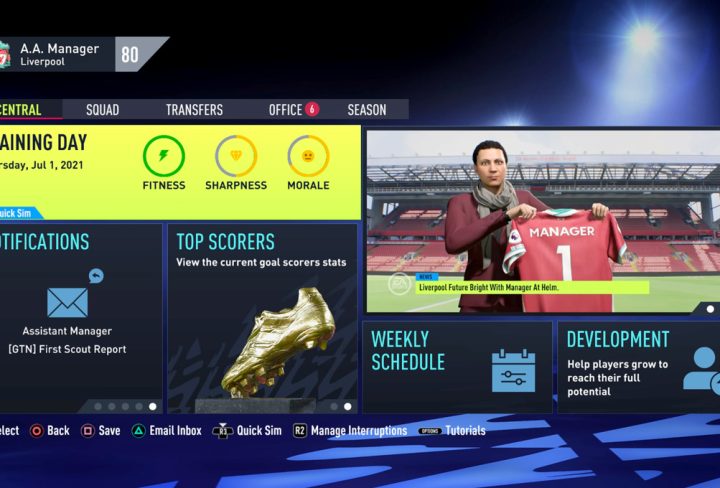
Task: Click the Fitness lightning bolt icon
Action: [164, 156]
